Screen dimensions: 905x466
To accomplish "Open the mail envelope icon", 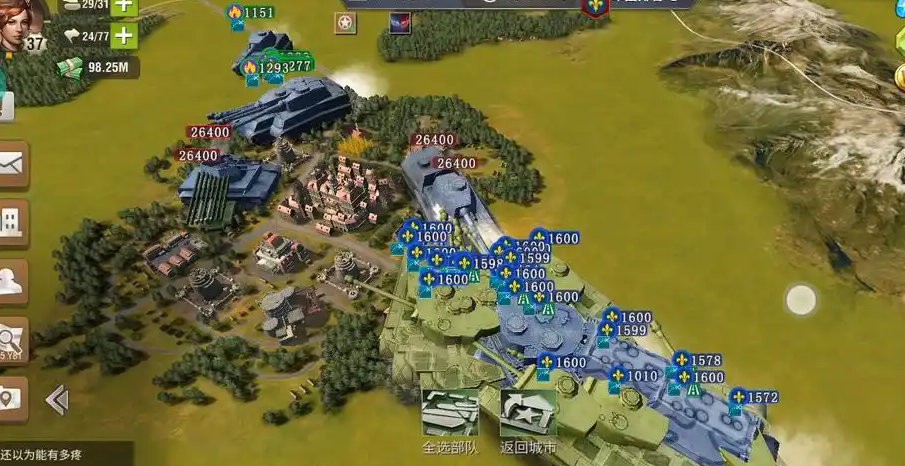I will (13, 164).
